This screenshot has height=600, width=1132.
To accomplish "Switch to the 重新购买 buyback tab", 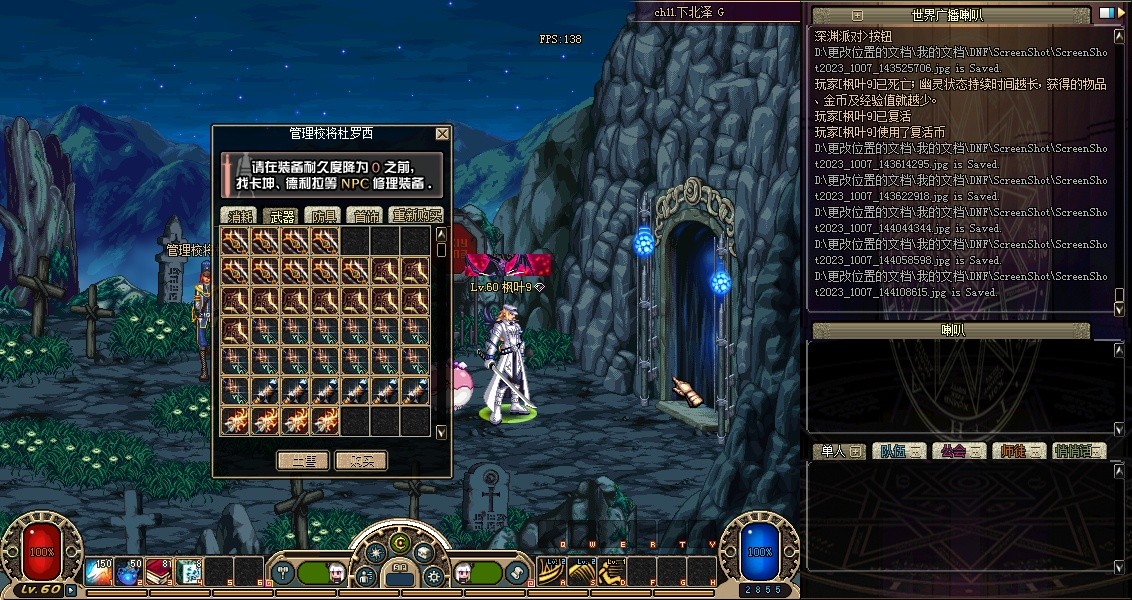I will (415, 215).
